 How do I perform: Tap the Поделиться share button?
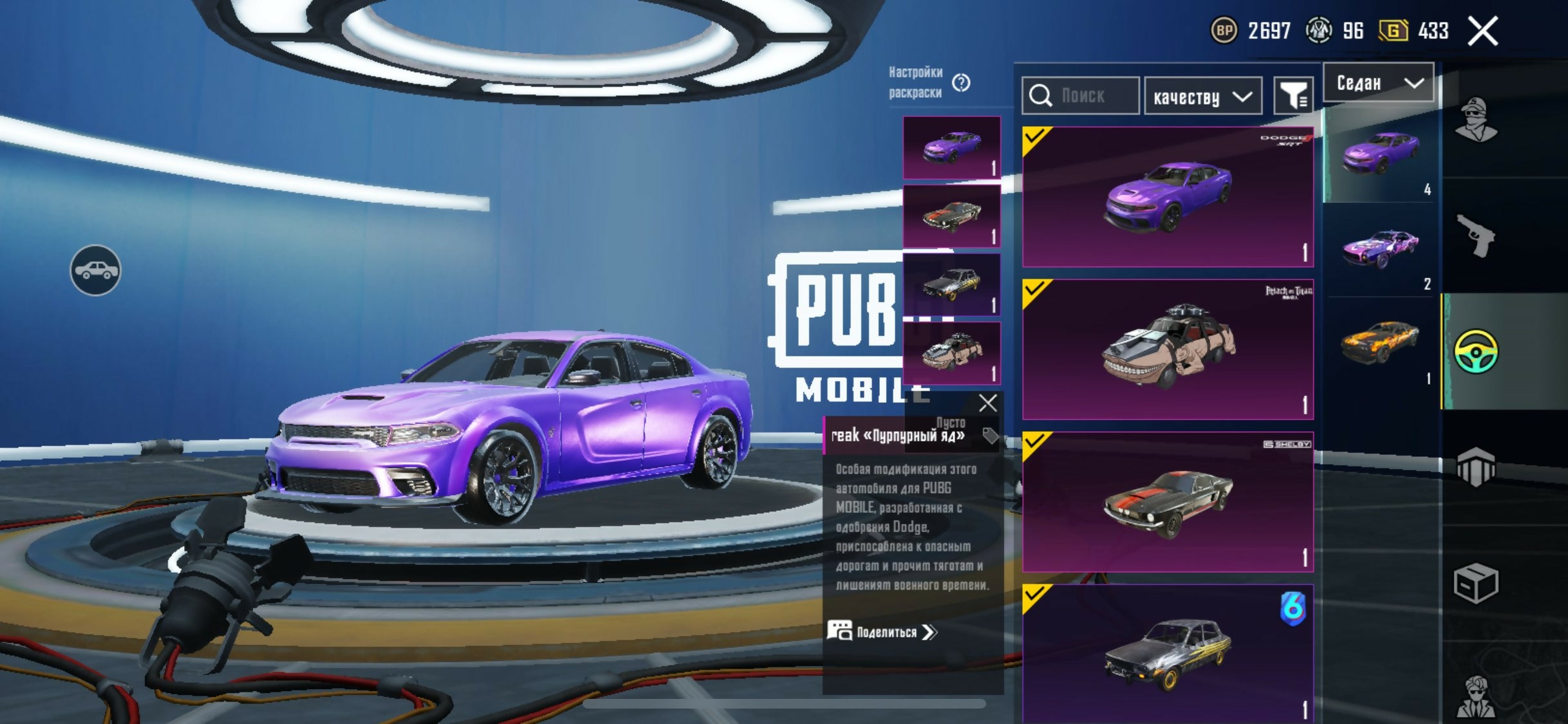[x=882, y=632]
